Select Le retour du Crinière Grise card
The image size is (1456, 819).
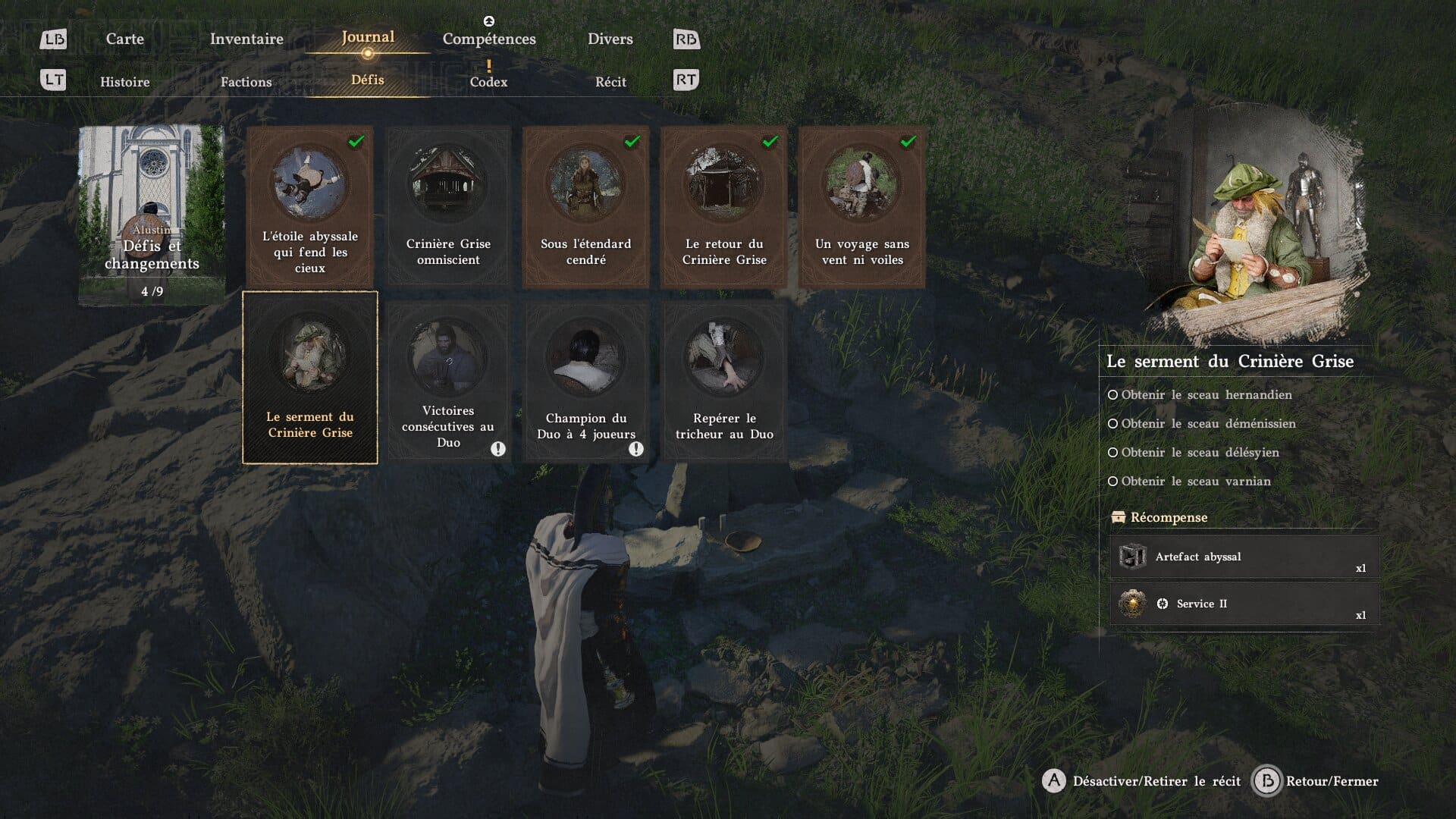[724, 206]
